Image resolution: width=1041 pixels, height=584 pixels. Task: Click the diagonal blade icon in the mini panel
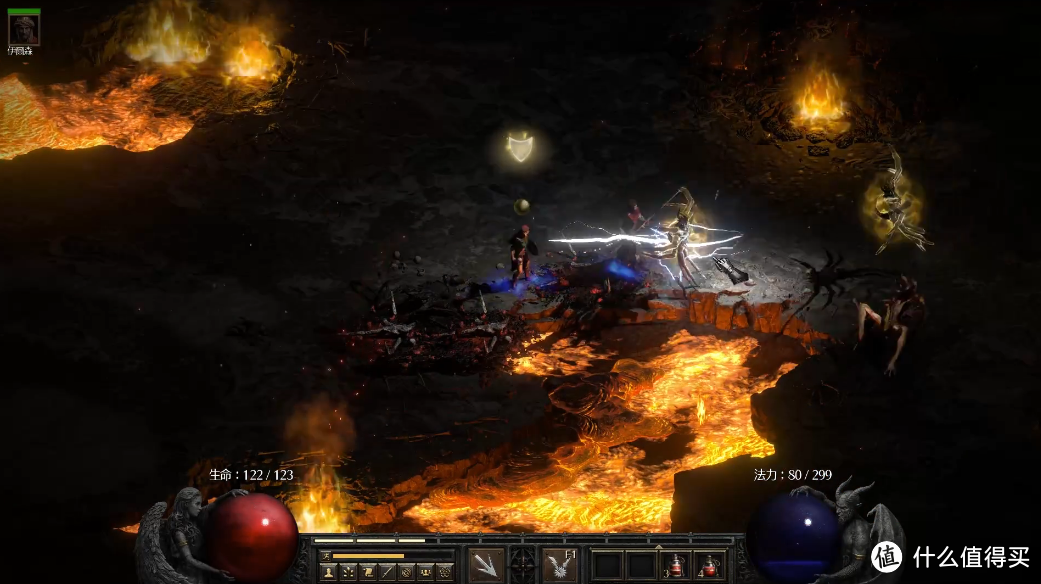(386, 572)
